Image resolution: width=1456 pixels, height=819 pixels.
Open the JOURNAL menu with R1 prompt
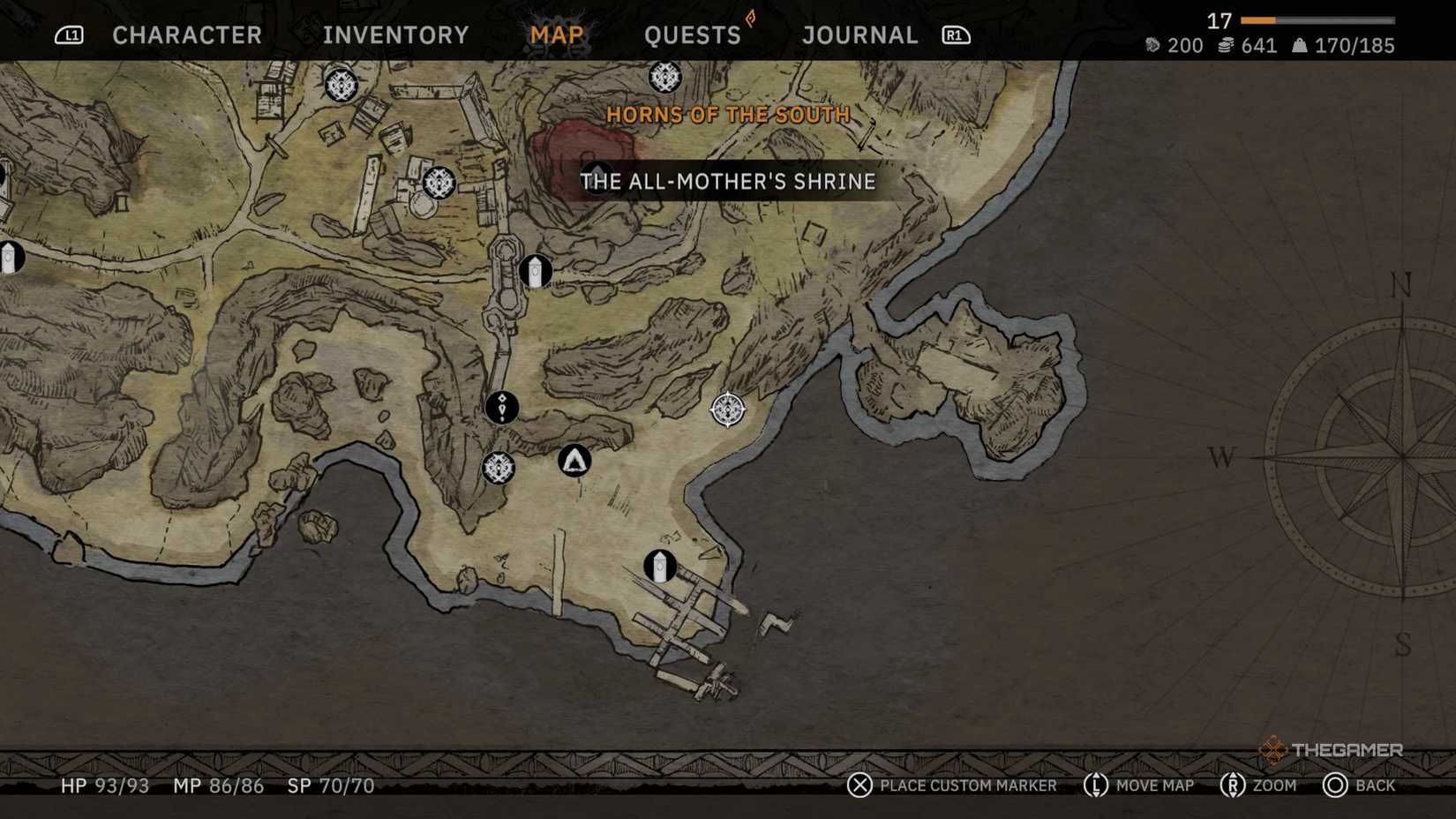point(859,35)
